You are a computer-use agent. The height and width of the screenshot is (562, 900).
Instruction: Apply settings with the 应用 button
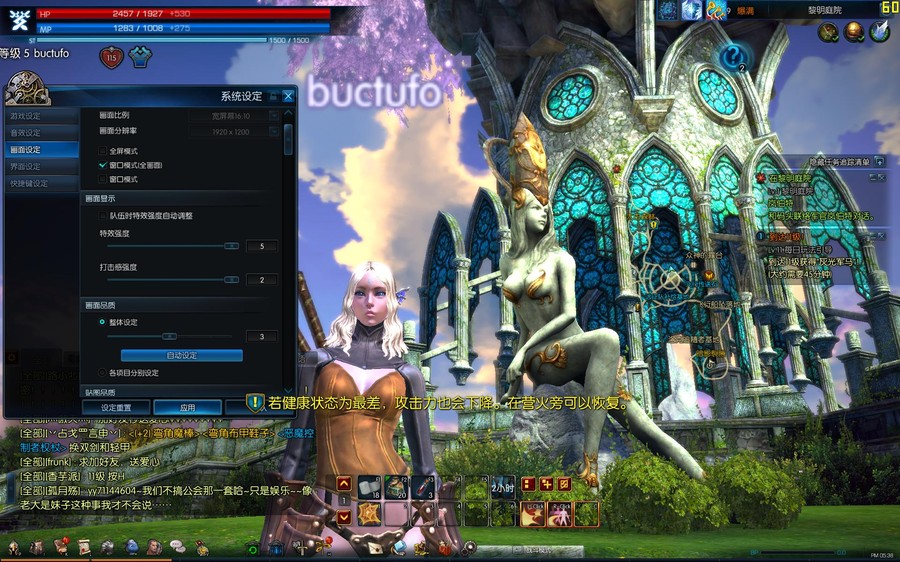pyautogui.click(x=187, y=408)
